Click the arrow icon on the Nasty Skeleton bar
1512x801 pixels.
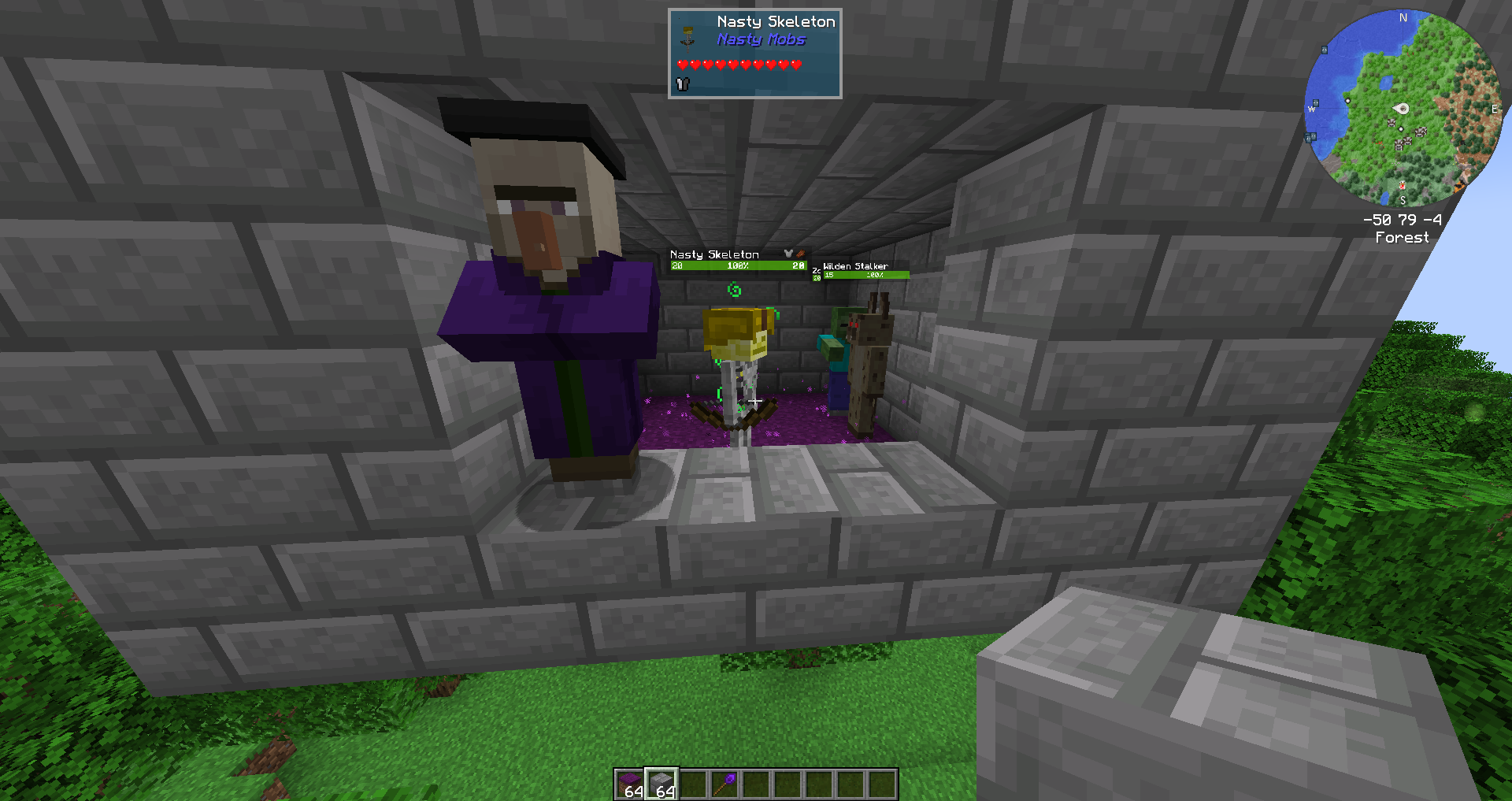click(x=801, y=254)
